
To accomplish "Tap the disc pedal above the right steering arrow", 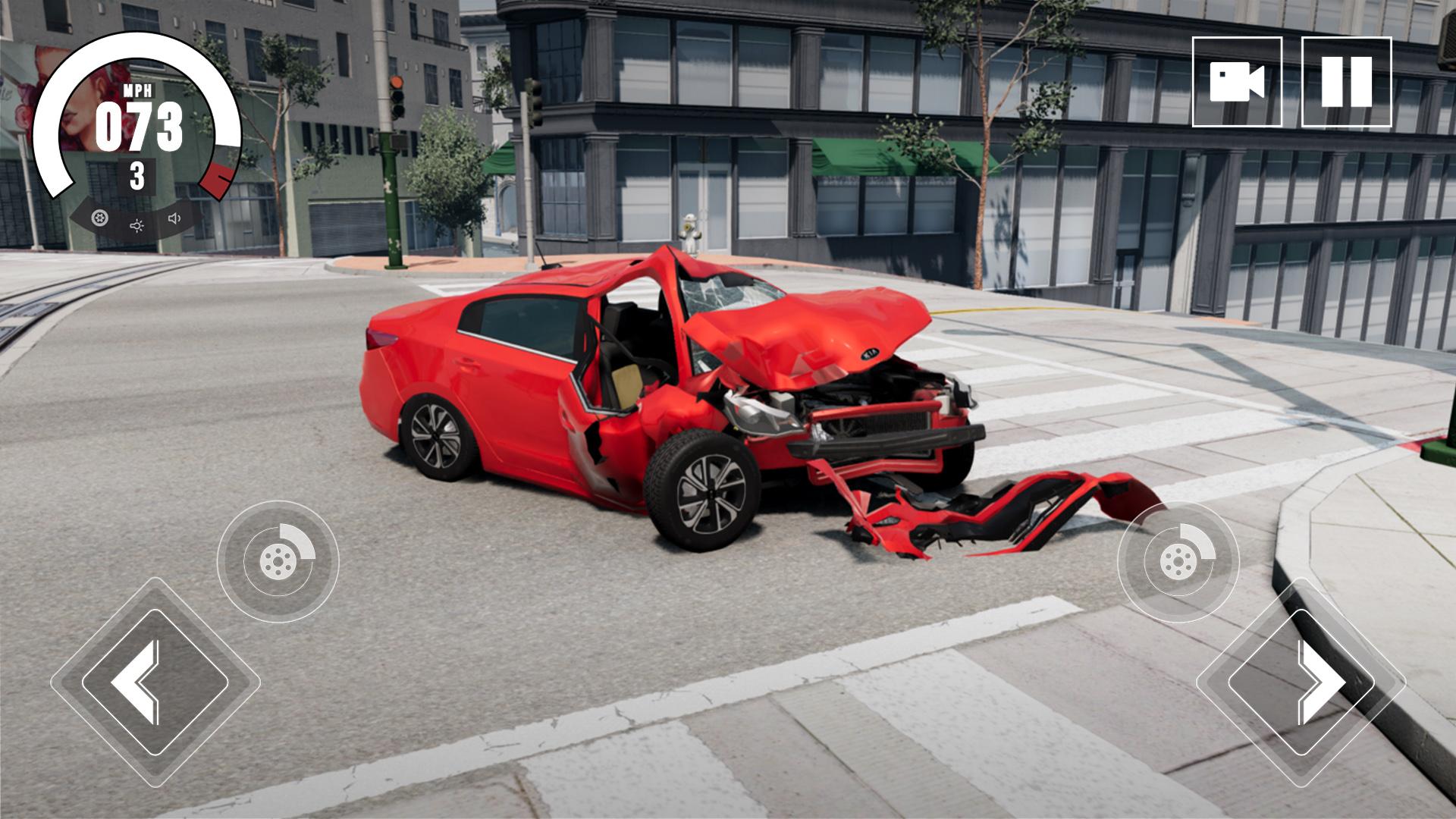I will coord(1178,562).
